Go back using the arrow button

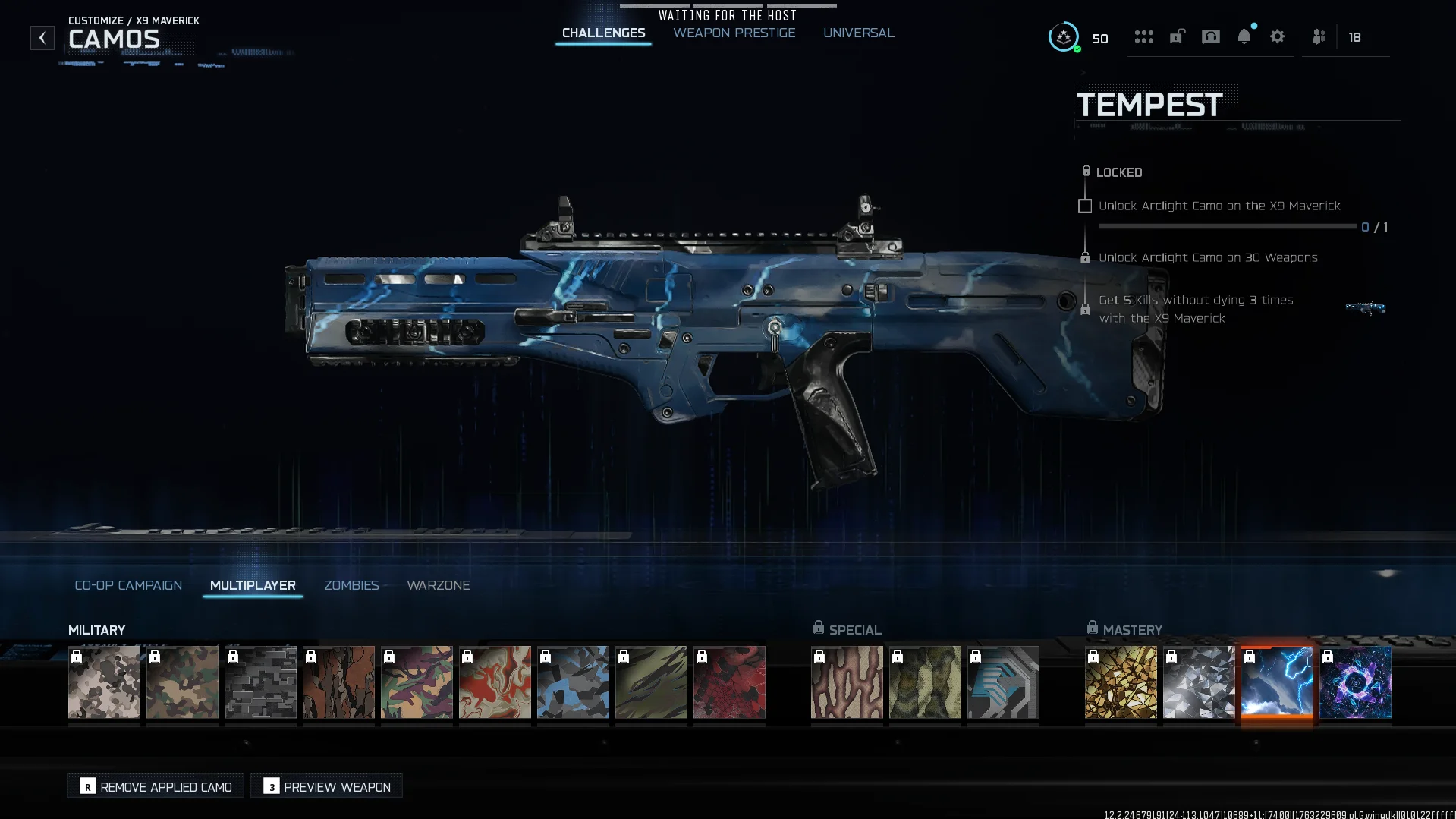pos(42,38)
